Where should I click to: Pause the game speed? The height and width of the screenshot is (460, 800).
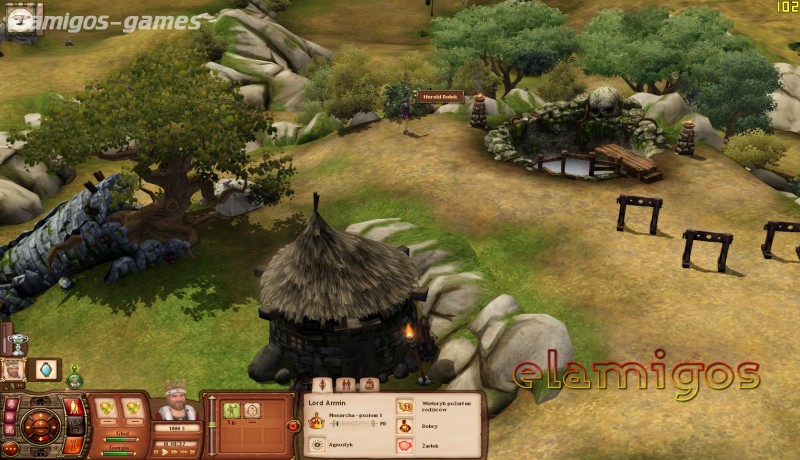pos(157,452)
